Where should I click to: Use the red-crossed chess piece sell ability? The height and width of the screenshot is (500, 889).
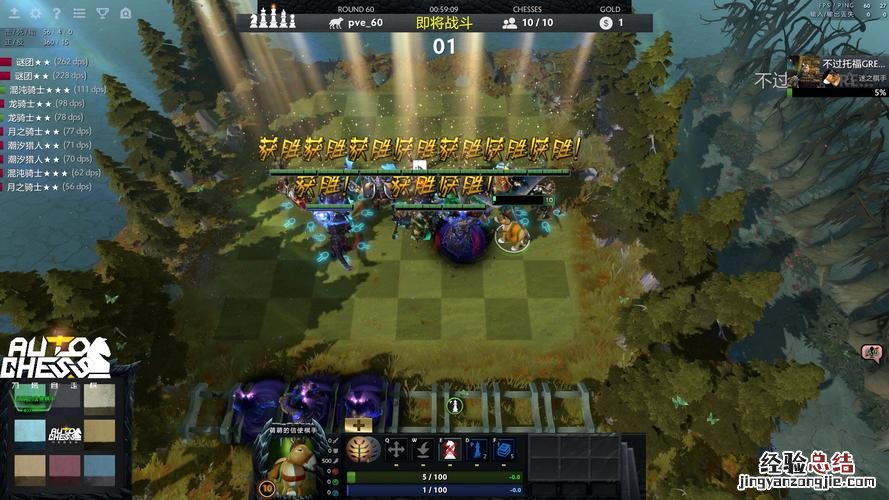pyautogui.click(x=450, y=450)
